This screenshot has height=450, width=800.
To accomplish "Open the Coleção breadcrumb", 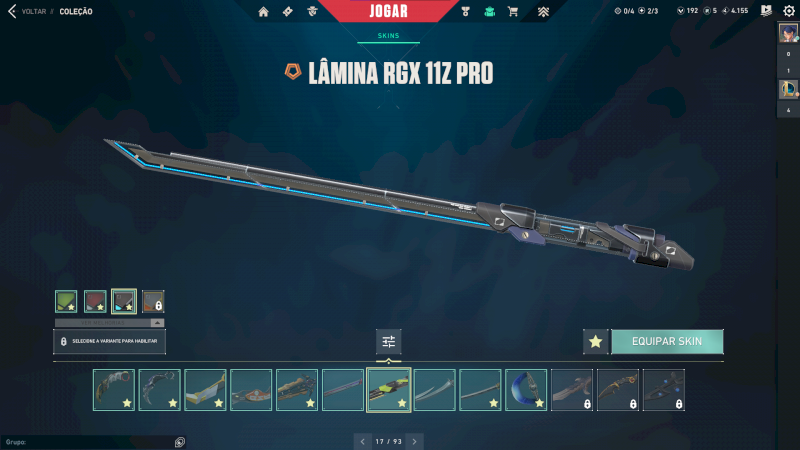I will tap(76, 12).
